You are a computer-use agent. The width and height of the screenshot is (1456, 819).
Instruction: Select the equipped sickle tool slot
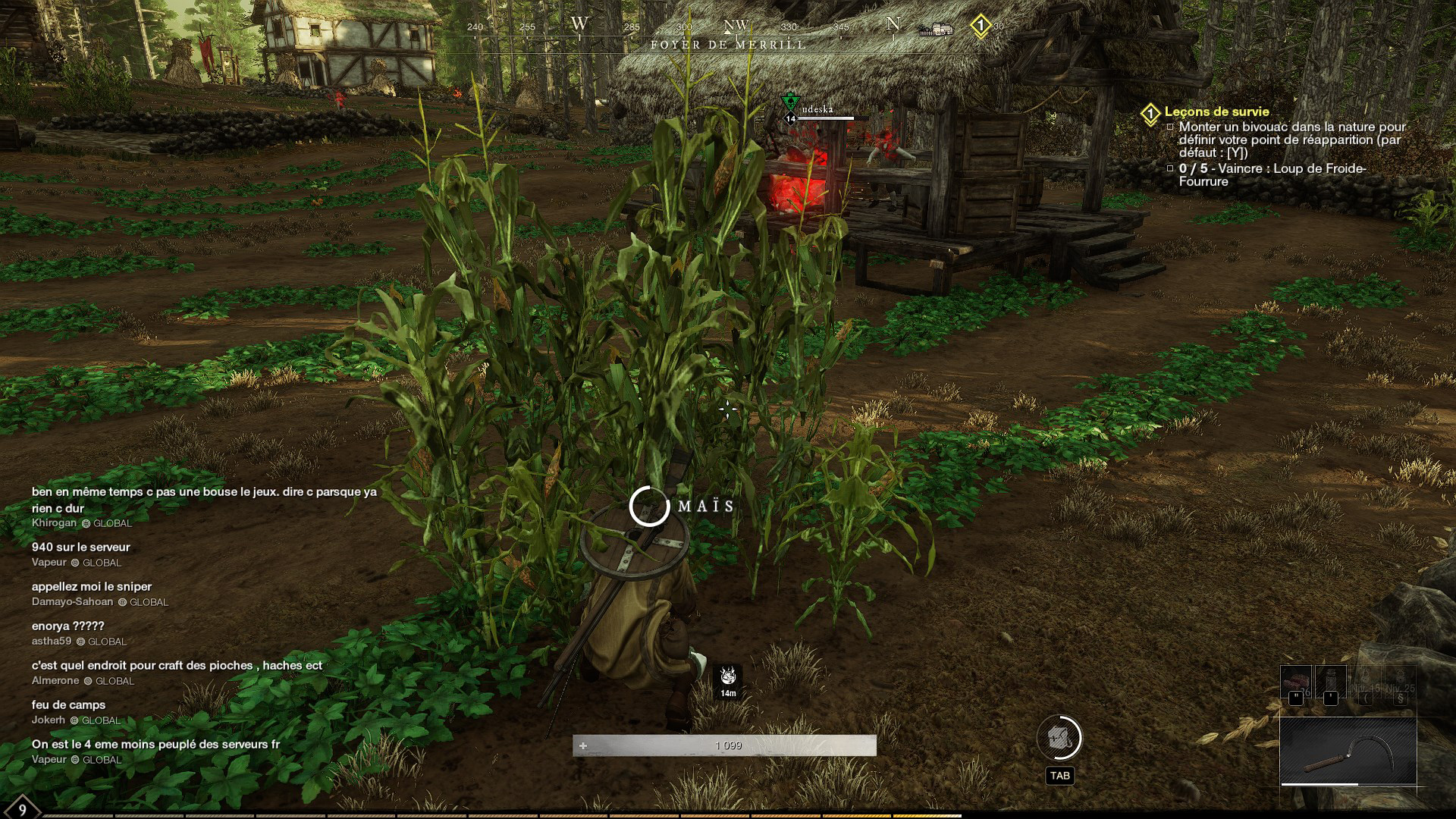point(1348,751)
